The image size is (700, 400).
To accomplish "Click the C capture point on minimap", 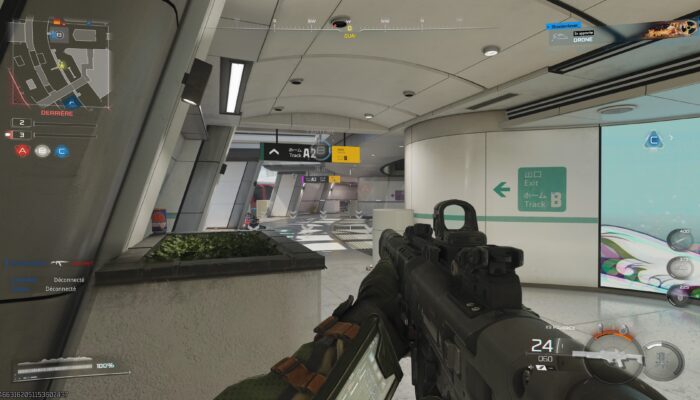I will (x=71, y=102).
